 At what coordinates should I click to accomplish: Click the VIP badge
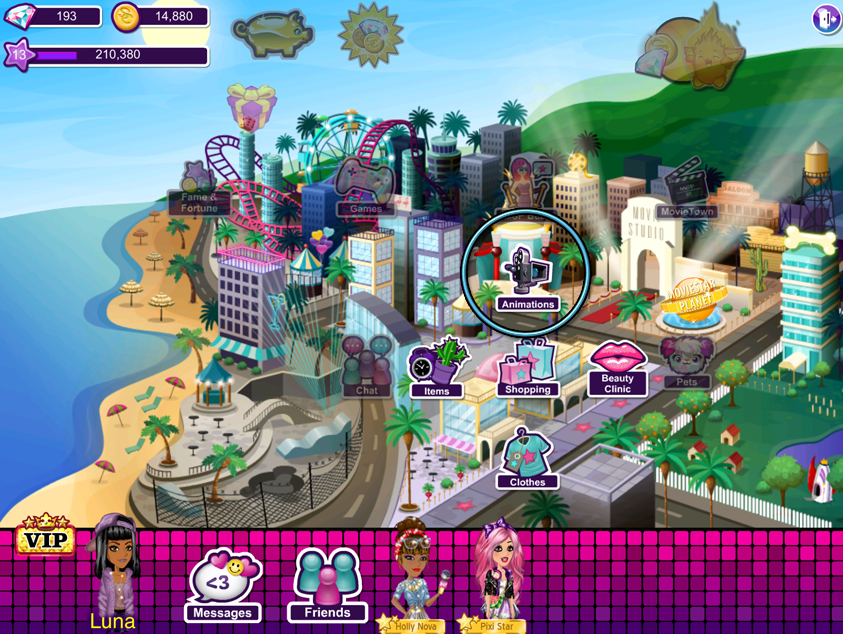[44, 538]
